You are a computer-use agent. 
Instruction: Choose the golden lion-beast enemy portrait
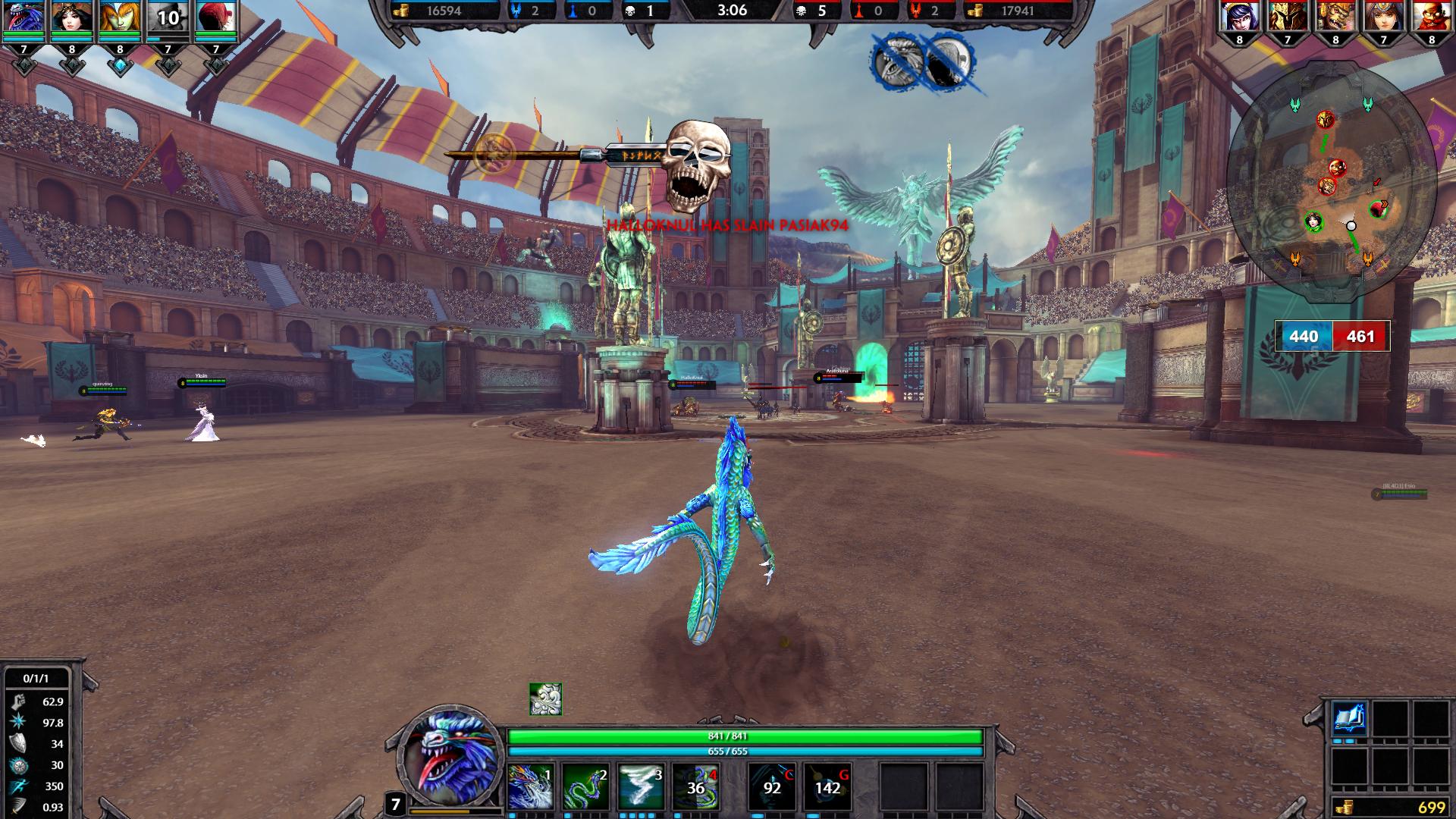1335,18
